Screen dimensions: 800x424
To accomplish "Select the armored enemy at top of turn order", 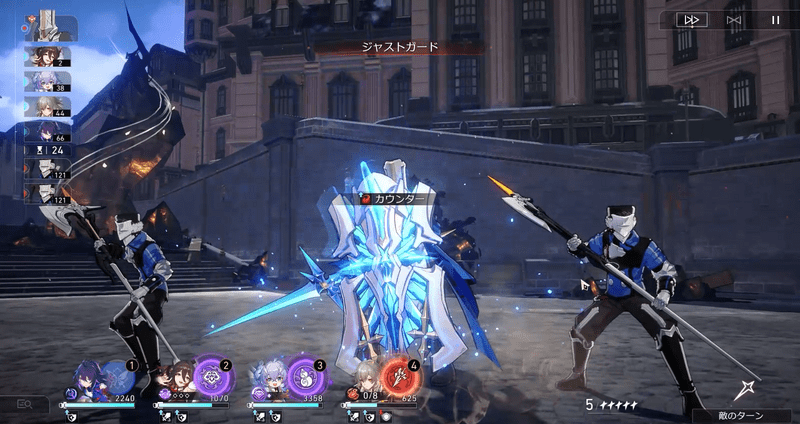I will click(x=50, y=23).
